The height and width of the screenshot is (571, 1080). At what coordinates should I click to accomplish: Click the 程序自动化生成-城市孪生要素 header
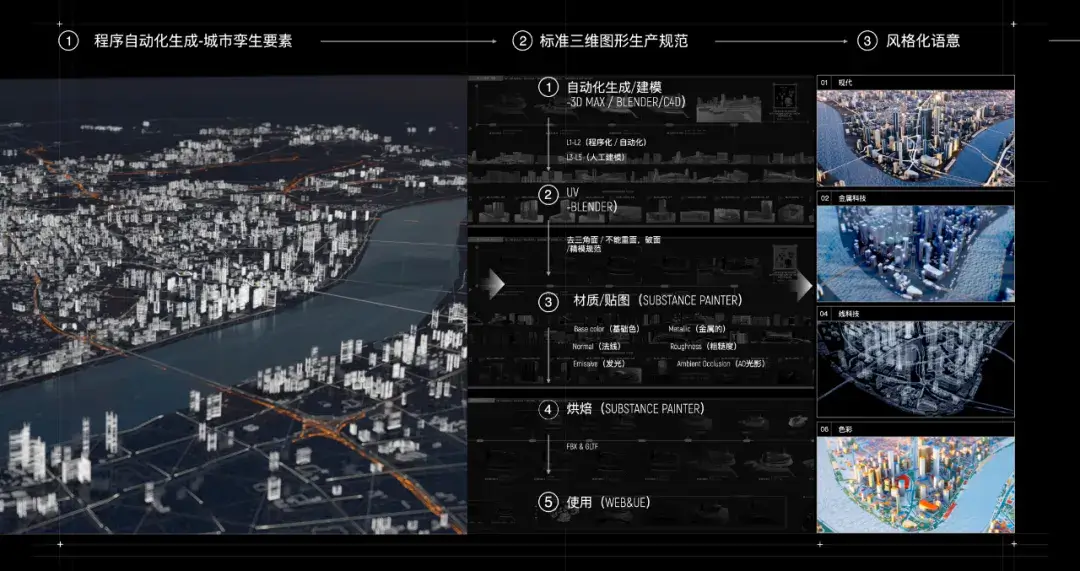(193, 41)
